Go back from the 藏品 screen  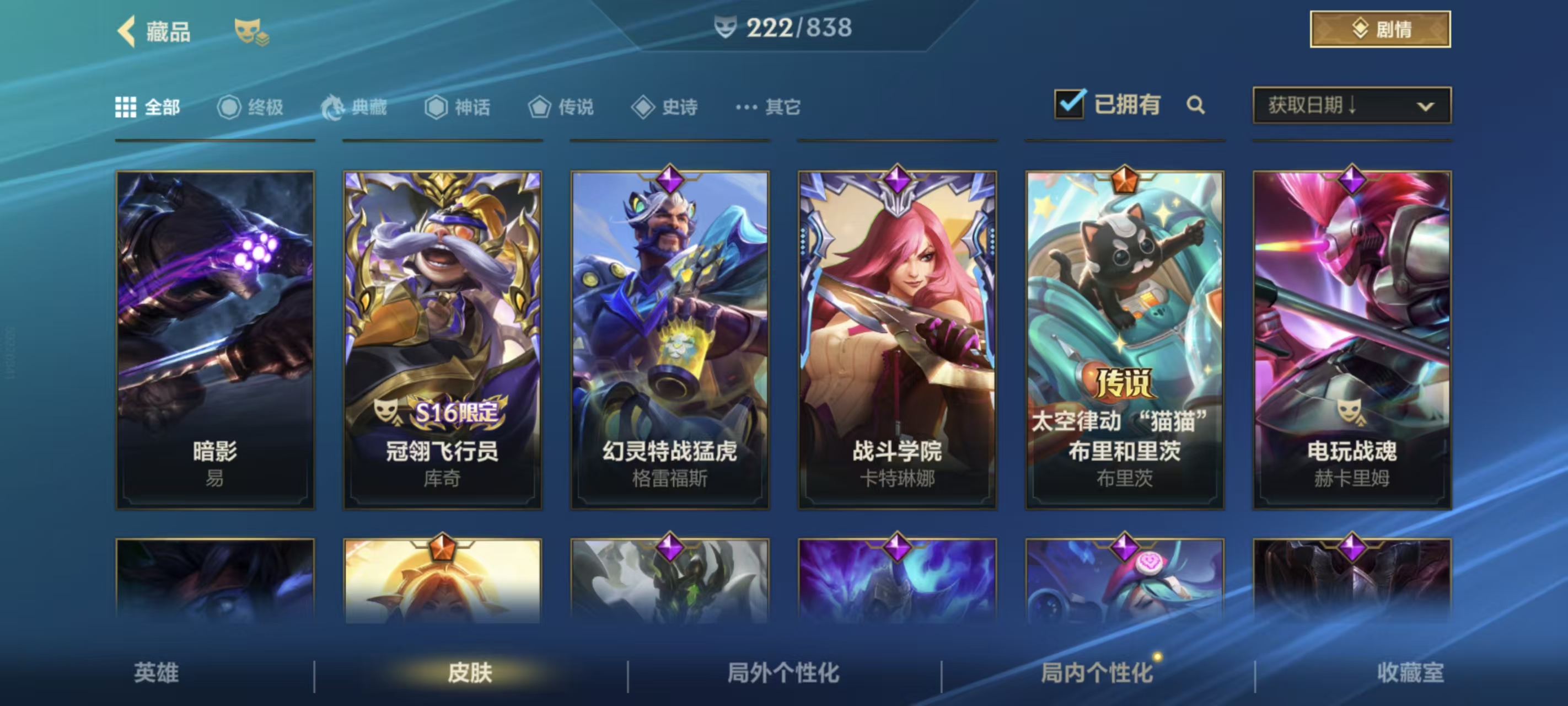127,31
